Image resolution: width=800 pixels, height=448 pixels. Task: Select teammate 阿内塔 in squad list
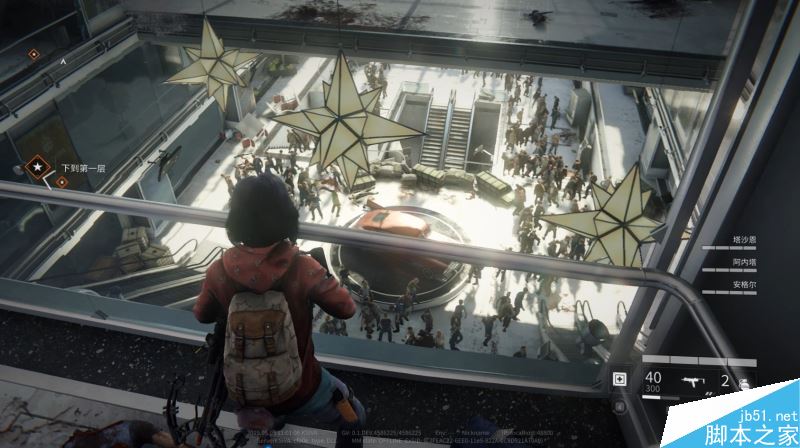coord(741,262)
